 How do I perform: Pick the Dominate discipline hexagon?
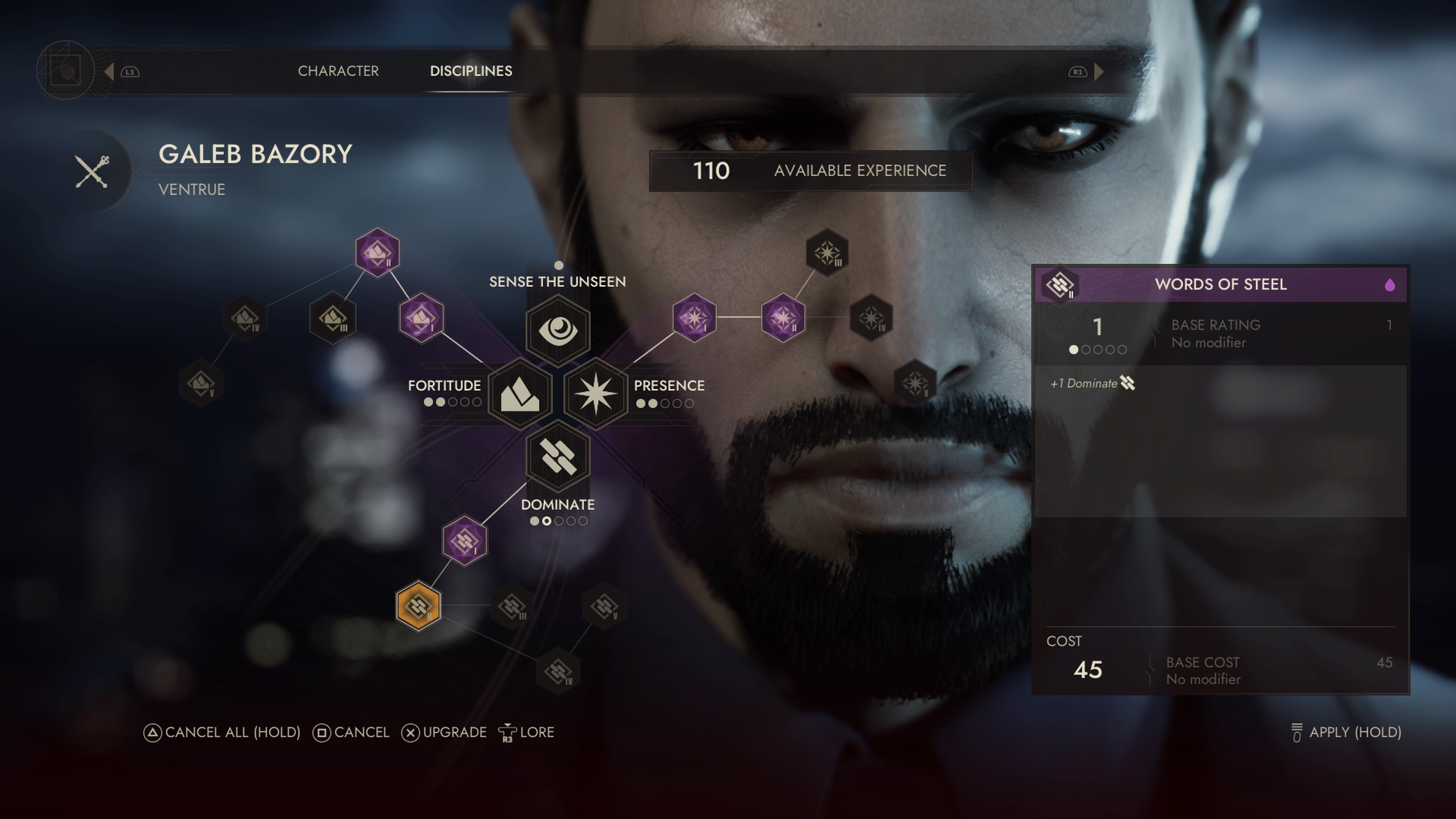(x=558, y=457)
